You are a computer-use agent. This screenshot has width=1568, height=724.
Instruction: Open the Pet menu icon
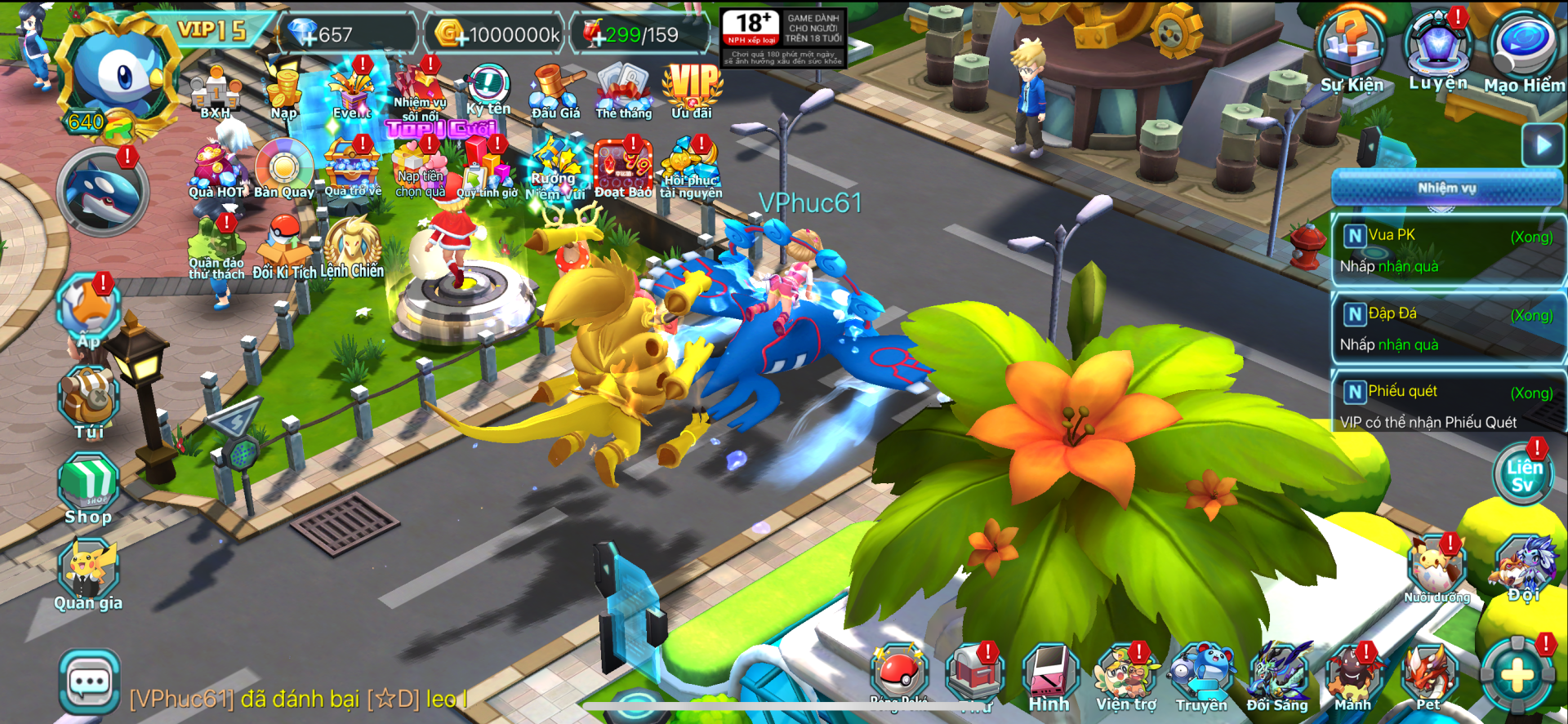click(x=1429, y=677)
